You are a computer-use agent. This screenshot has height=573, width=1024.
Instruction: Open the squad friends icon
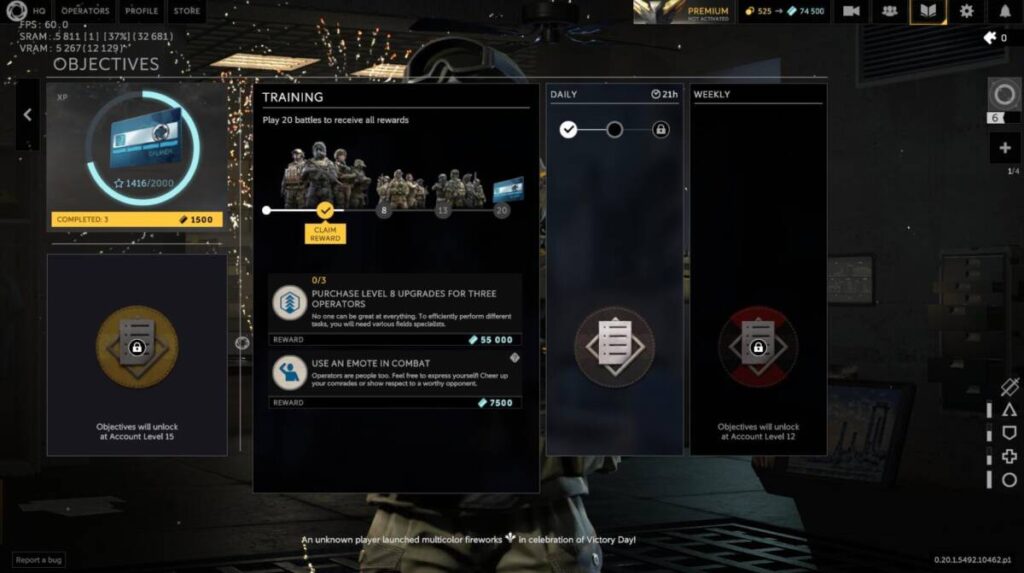[888, 11]
